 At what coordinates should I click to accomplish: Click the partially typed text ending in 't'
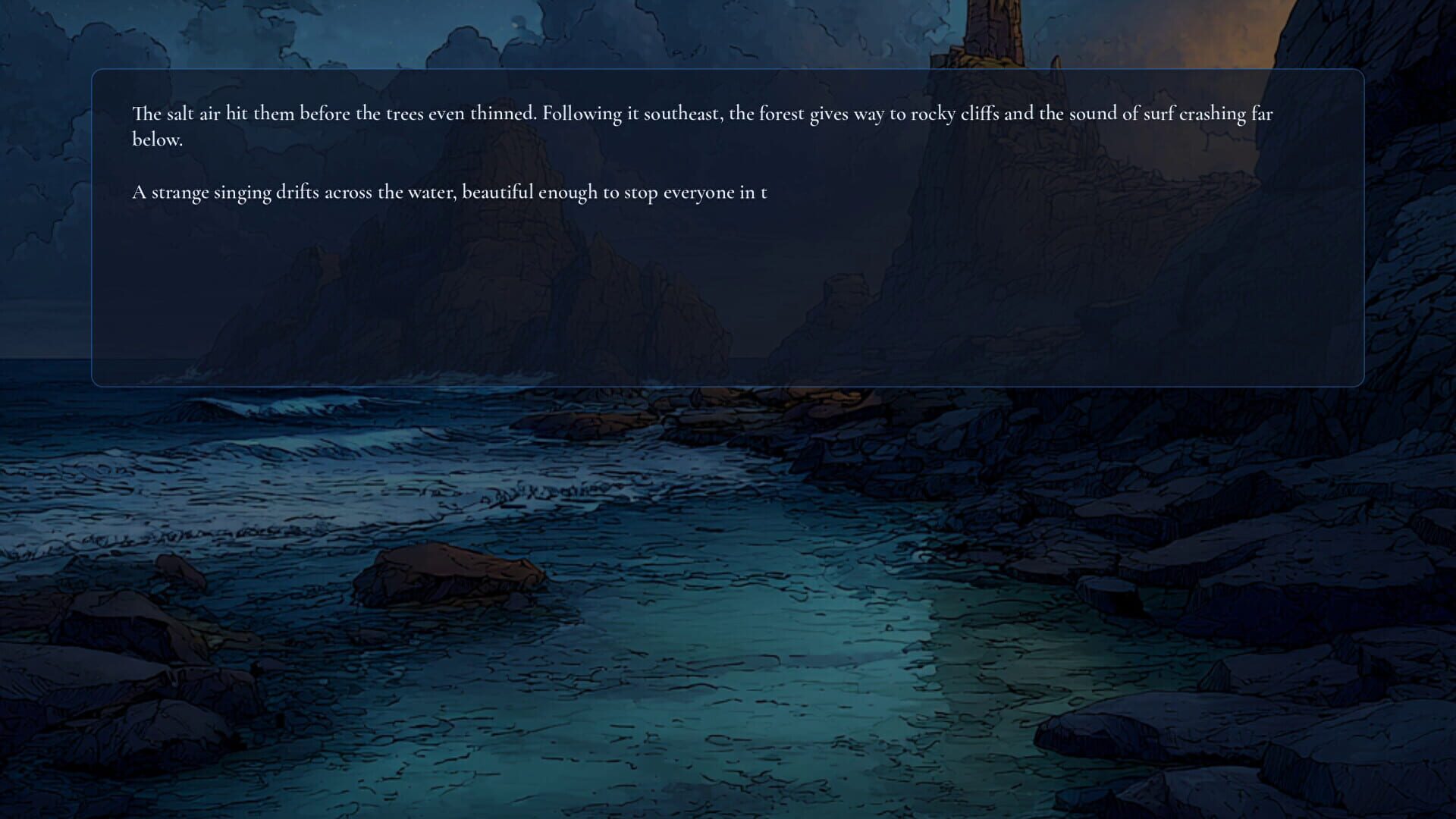pos(766,193)
